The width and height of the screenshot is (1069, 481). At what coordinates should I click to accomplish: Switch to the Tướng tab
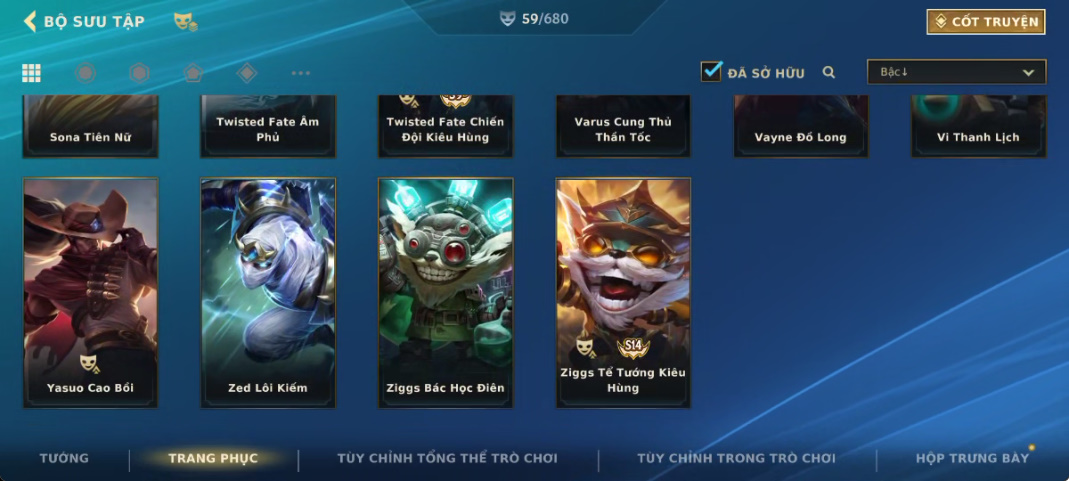pyautogui.click(x=64, y=458)
